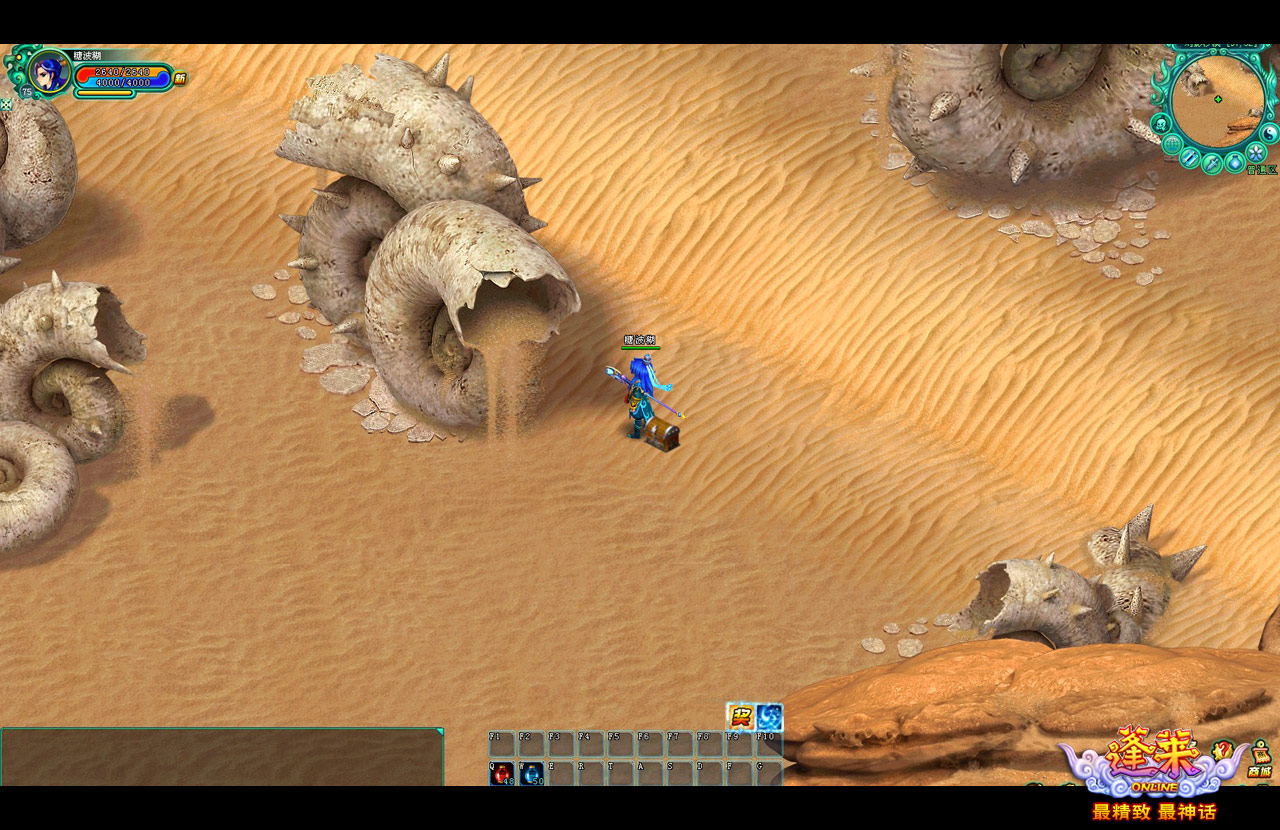Open the white flower icon near minimap
Viewport: 1280px width, 830px height.
tap(1256, 152)
